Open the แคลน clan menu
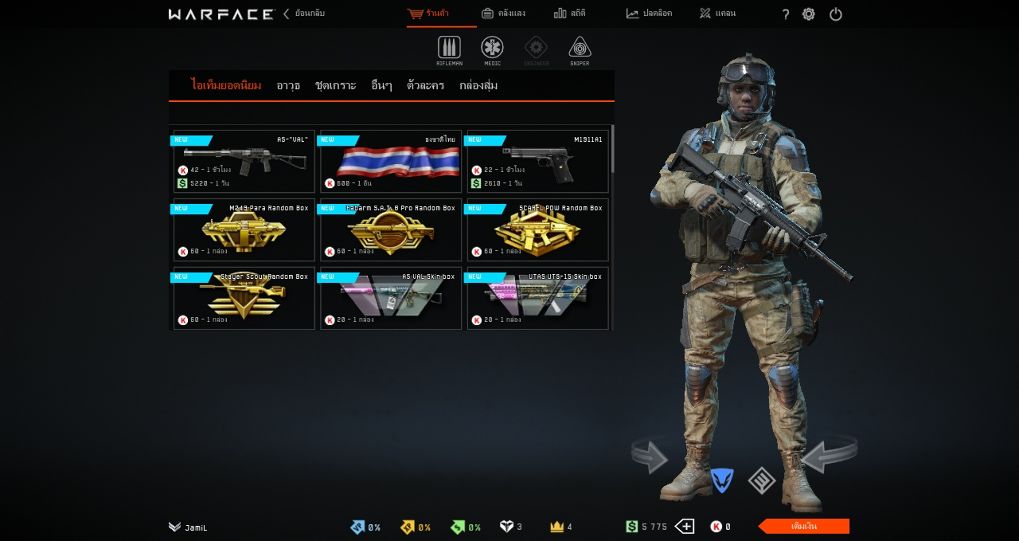 coord(717,14)
